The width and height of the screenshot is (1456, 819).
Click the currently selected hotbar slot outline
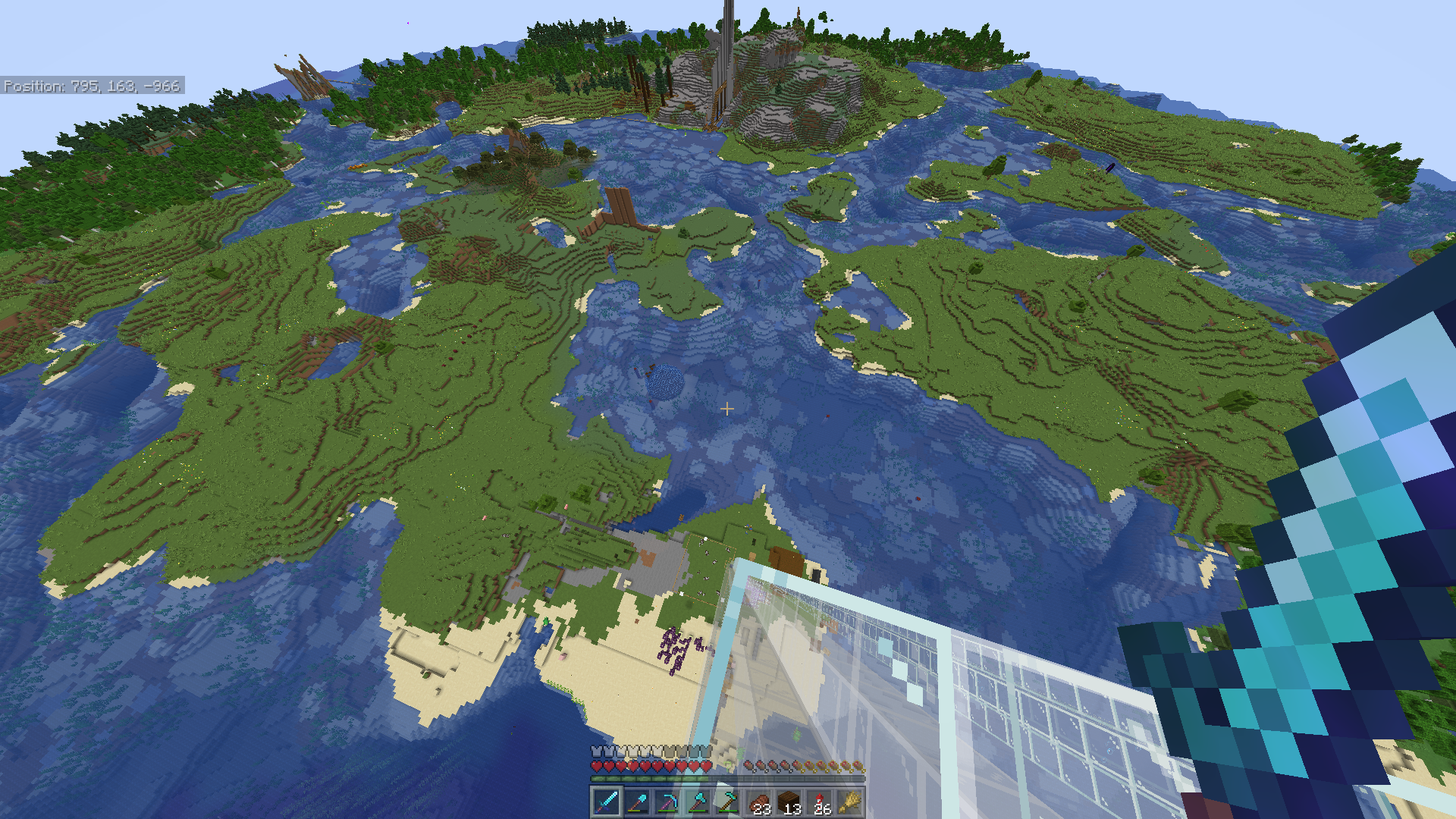[607, 802]
